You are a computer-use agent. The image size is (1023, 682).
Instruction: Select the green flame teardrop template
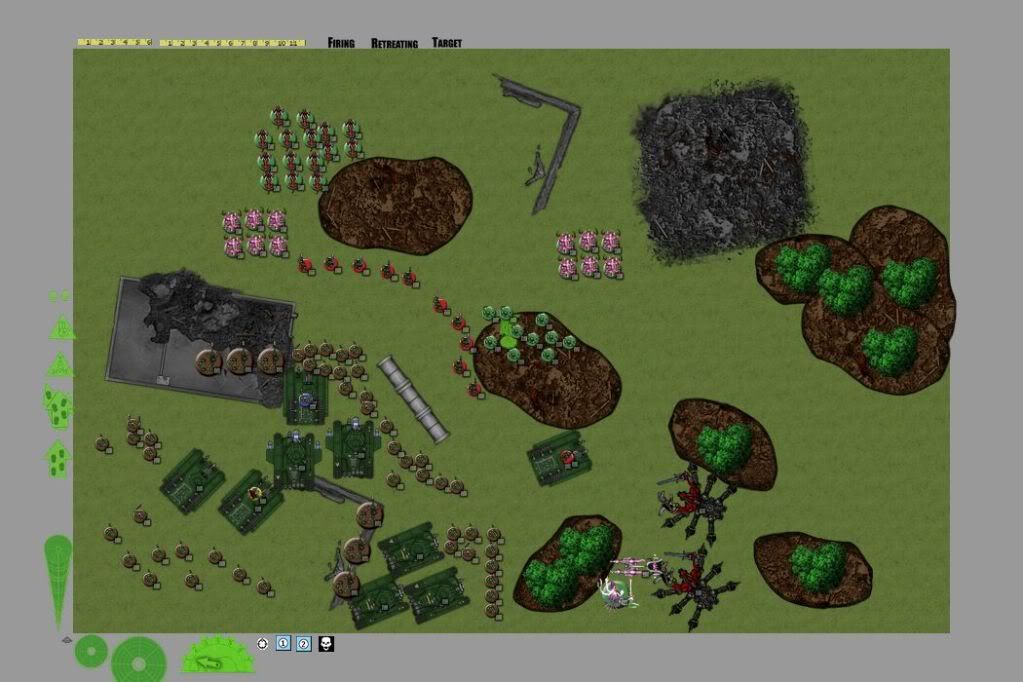tap(58, 578)
